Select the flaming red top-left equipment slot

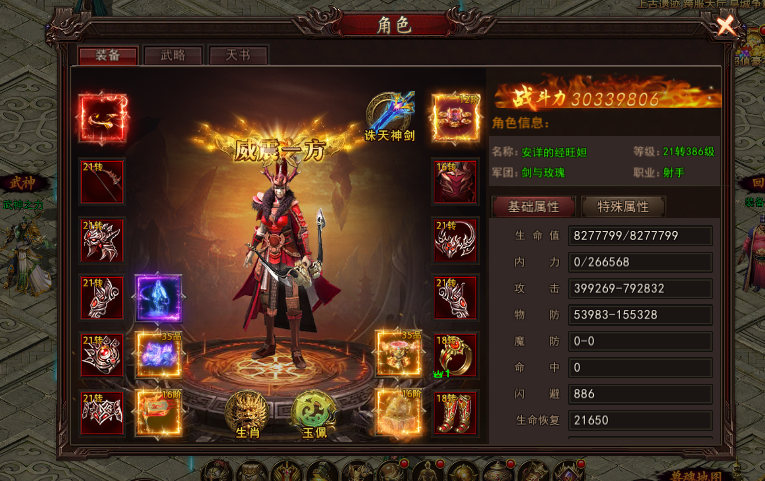coord(103,118)
